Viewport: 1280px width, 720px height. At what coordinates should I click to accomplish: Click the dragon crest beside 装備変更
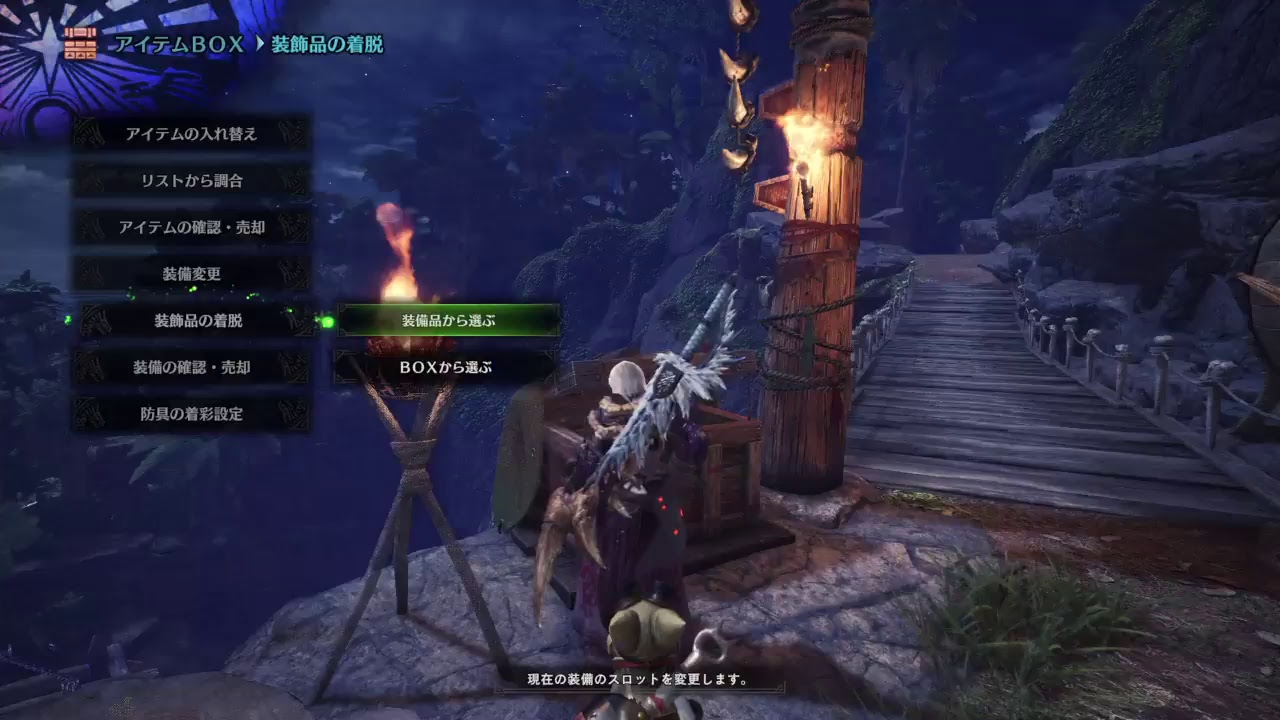pyautogui.click(x=87, y=274)
